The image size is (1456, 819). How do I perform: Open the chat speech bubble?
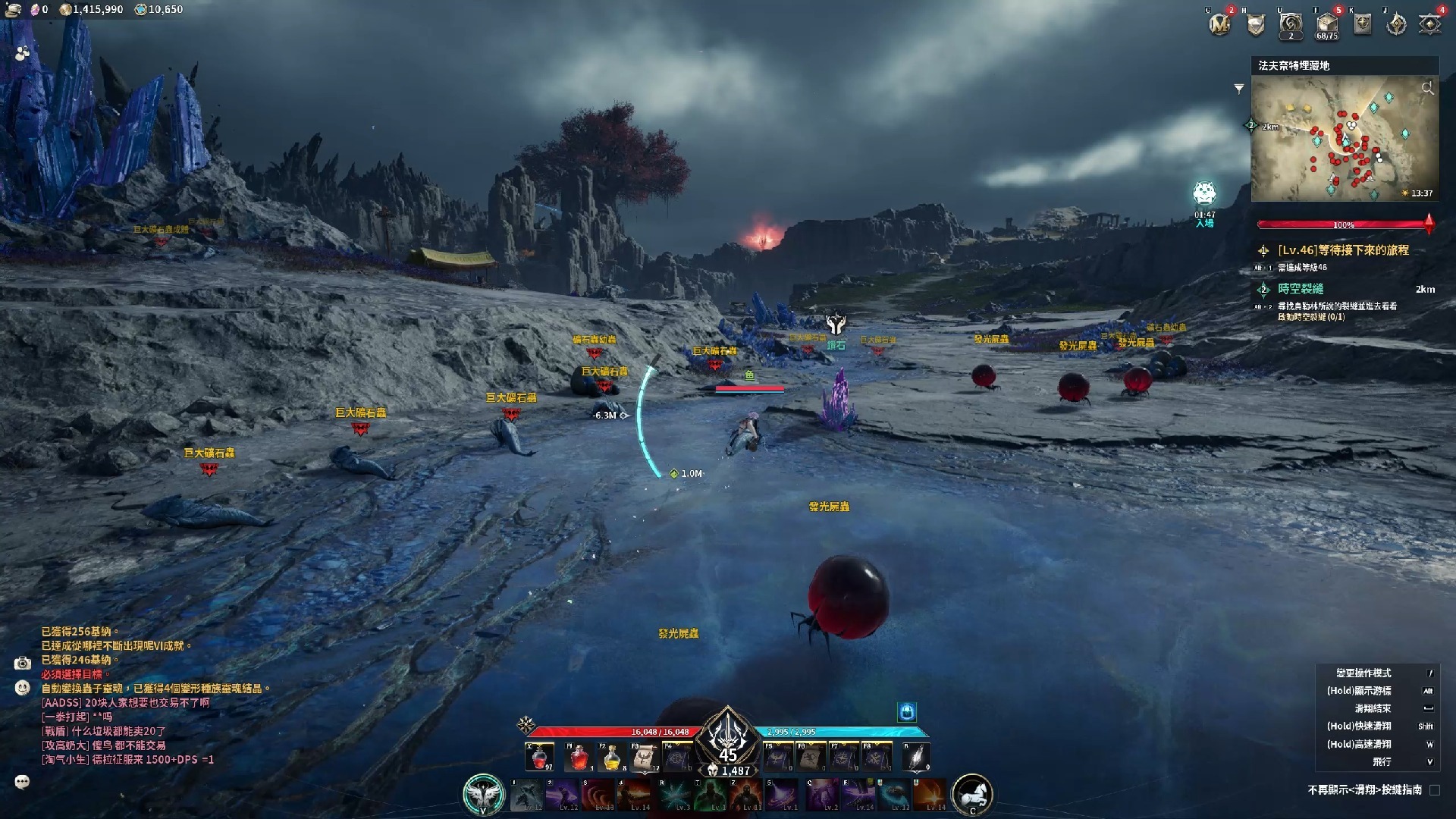[22, 782]
